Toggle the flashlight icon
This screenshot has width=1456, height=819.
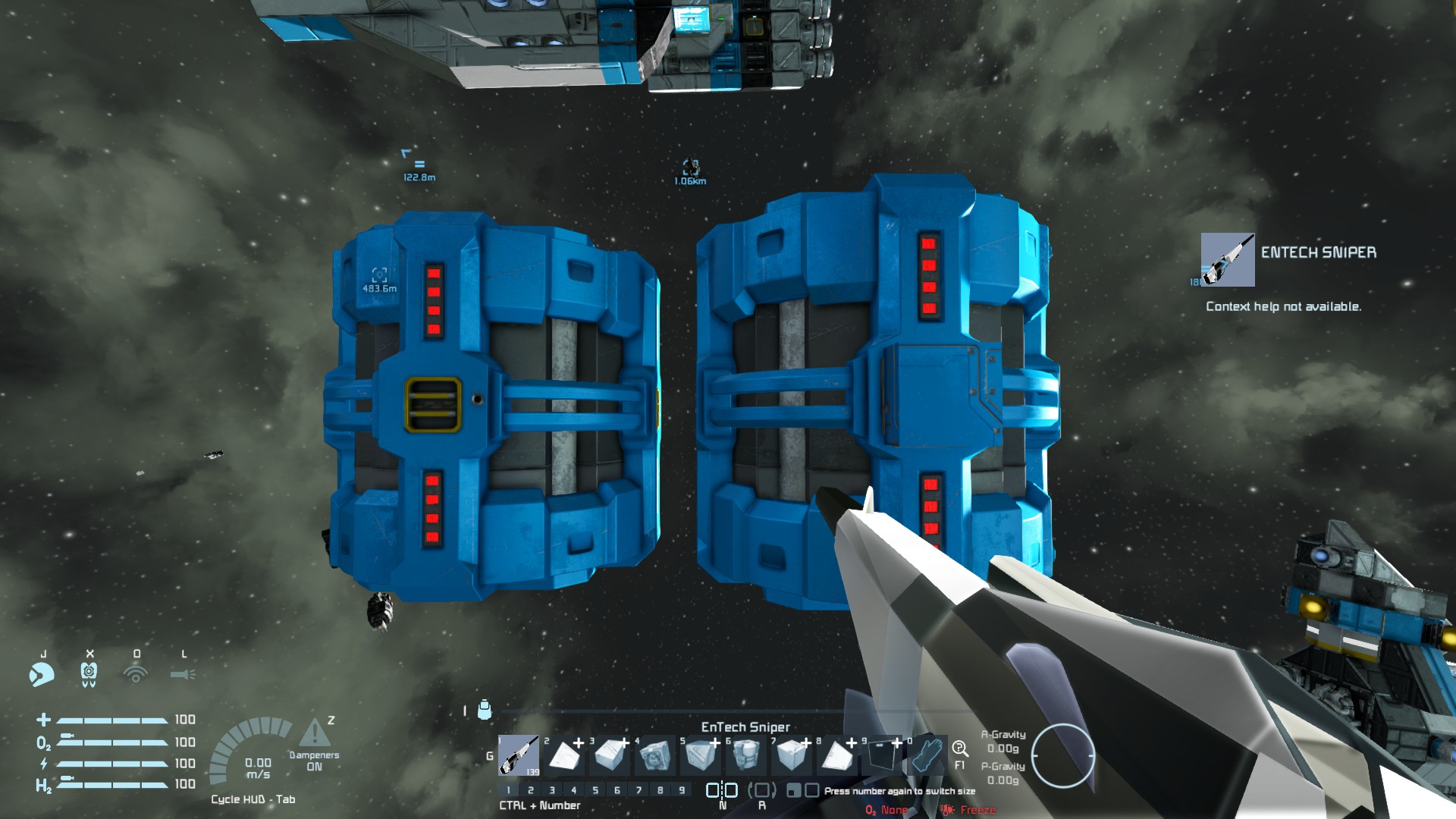pyautogui.click(x=183, y=673)
